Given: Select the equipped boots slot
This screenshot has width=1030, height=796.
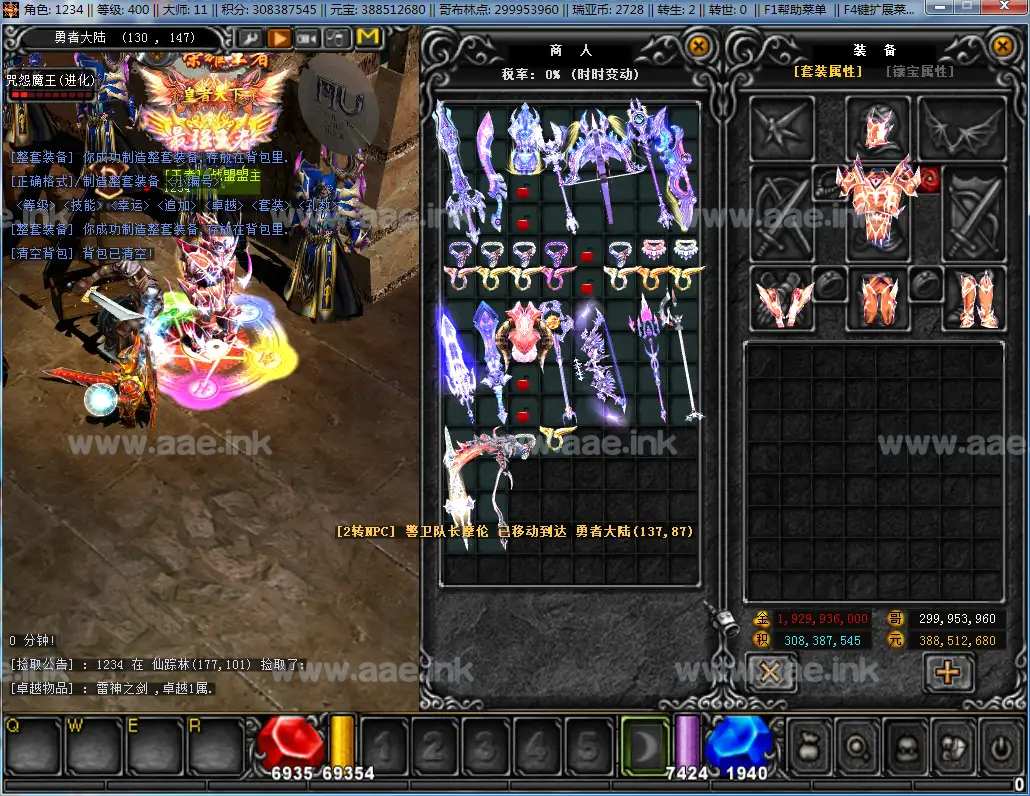Looking at the screenshot, I should pos(974,299).
